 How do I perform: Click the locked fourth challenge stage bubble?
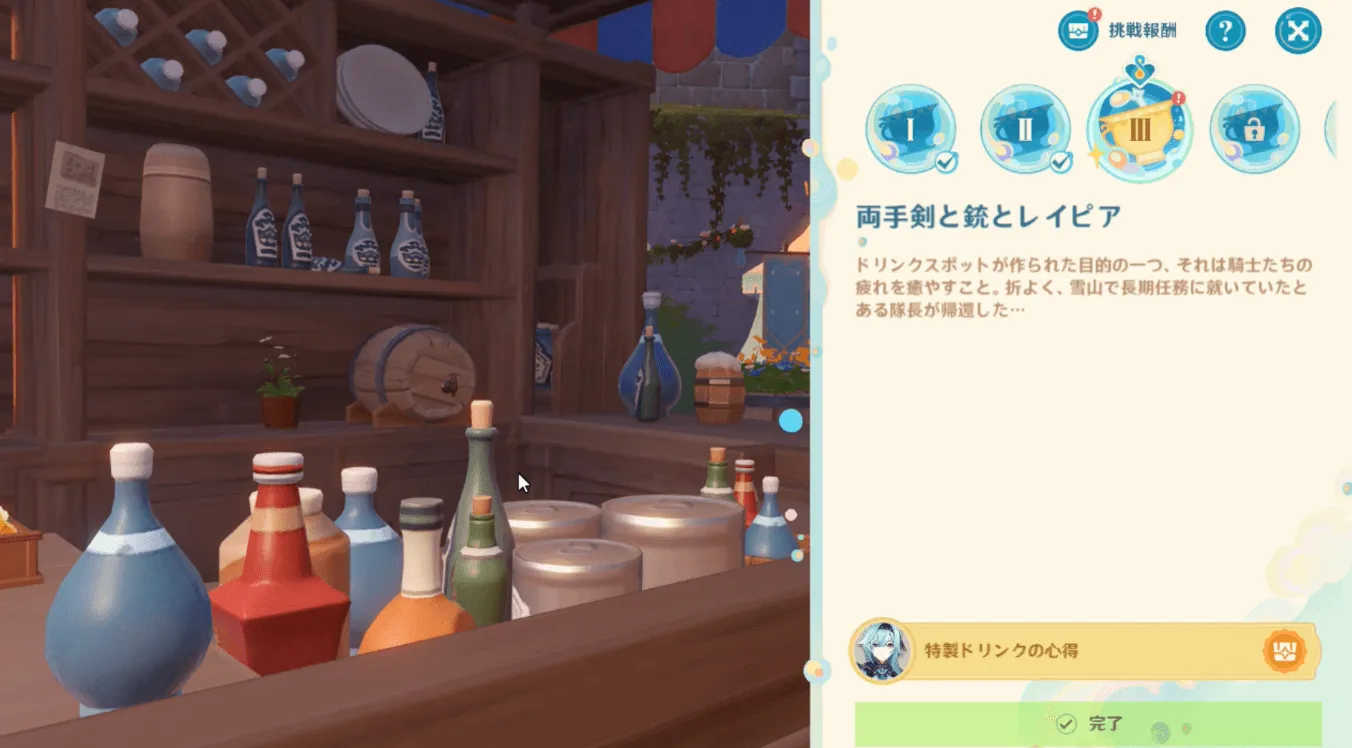click(1256, 128)
